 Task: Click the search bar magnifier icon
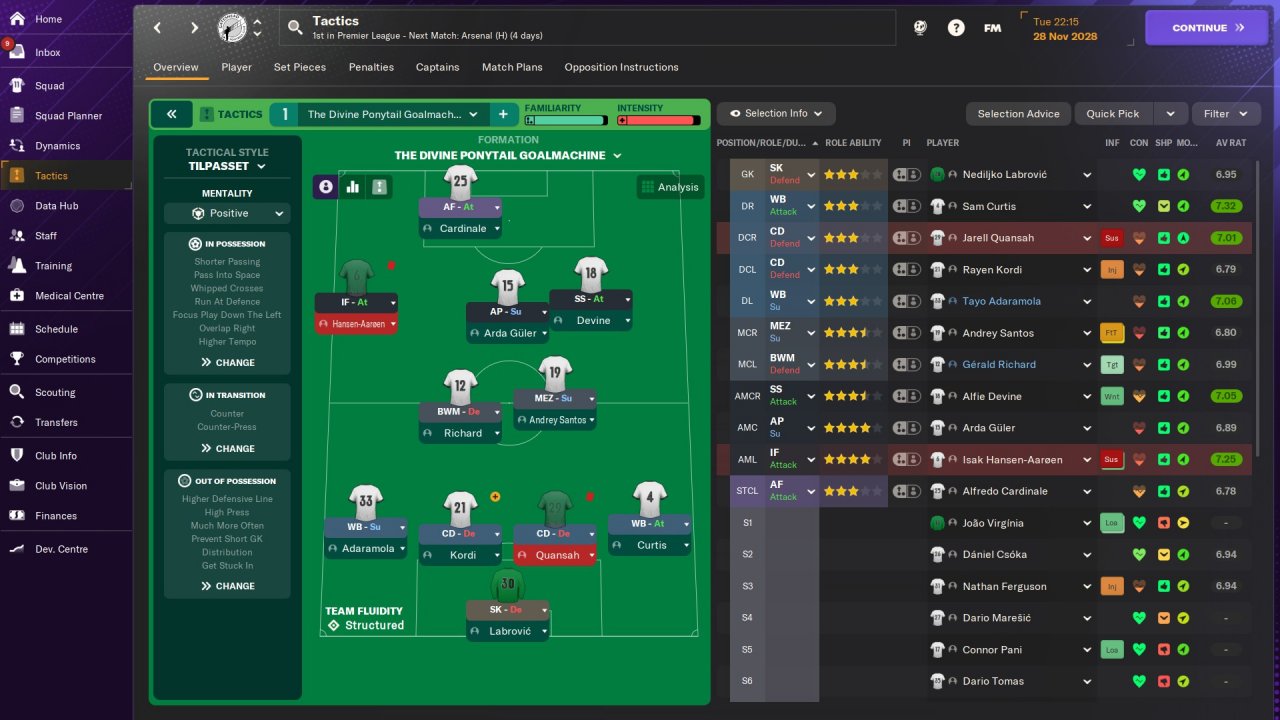(295, 28)
